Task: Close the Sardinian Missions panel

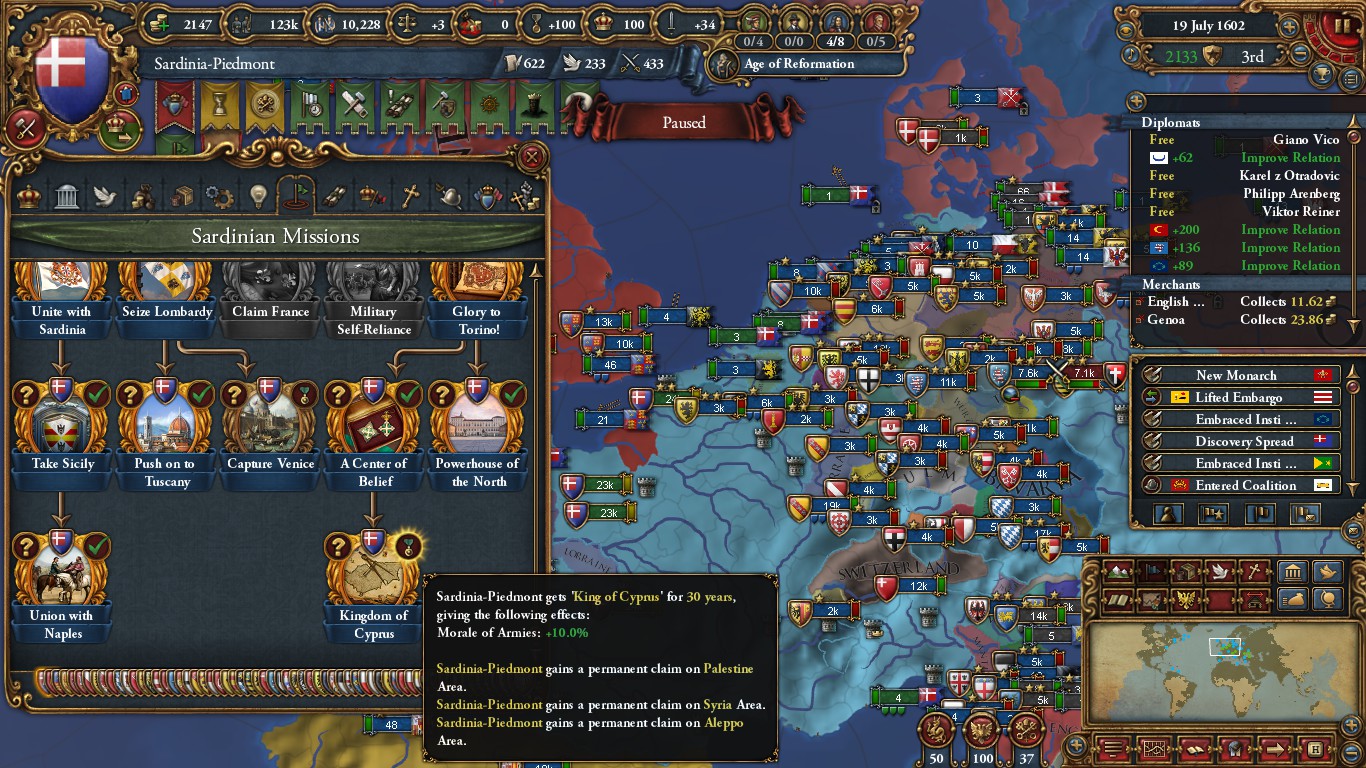Action: tap(532, 157)
